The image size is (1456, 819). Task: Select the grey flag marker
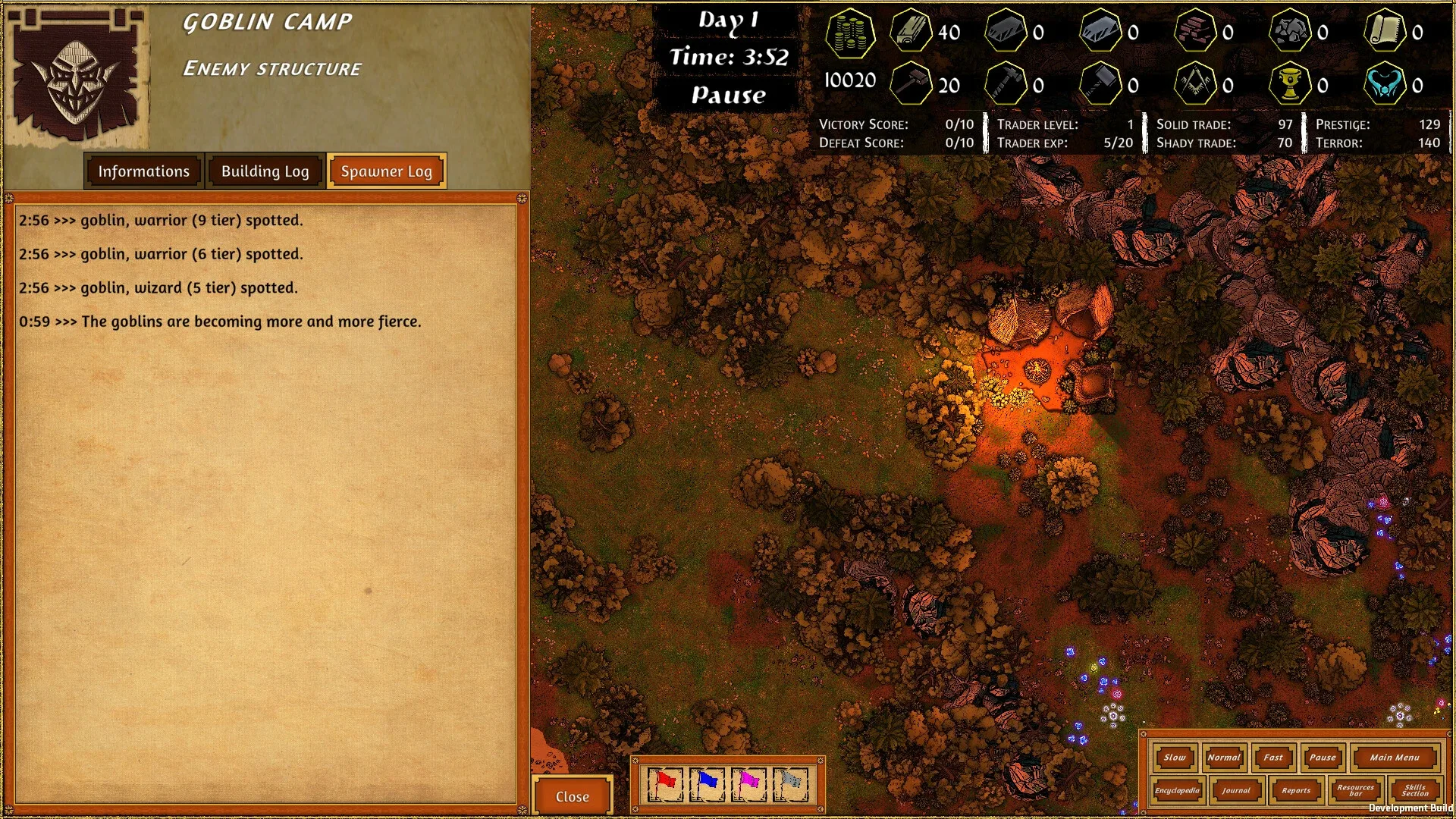[791, 783]
